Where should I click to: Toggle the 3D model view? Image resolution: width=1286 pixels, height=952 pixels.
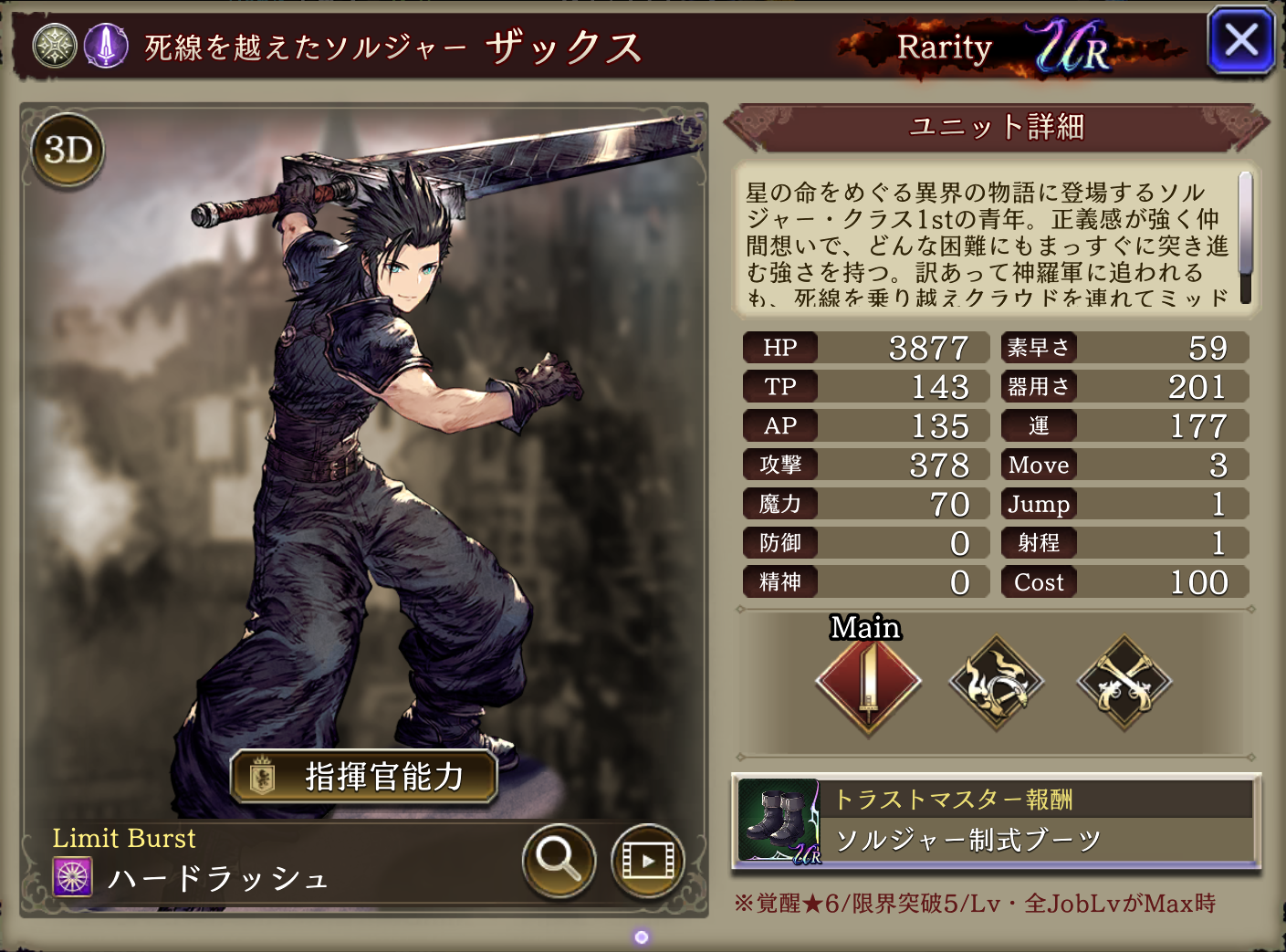[68, 150]
